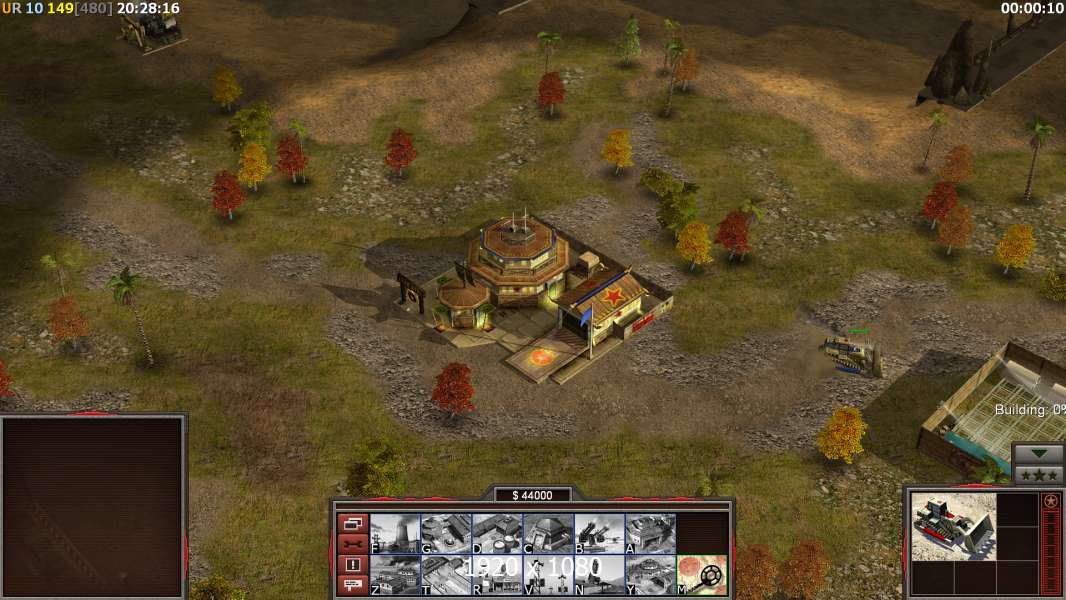This screenshot has width=1066, height=600.
Task: Activate the mine clearing command labeled M
Action: [701, 575]
